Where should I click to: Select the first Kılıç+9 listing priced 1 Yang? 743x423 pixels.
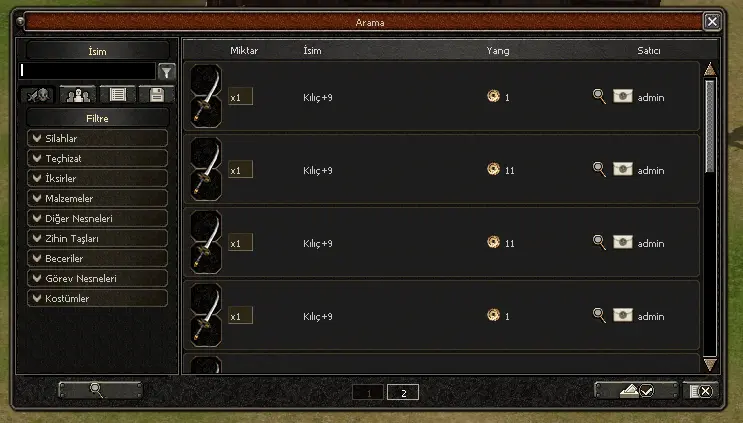tap(440, 97)
